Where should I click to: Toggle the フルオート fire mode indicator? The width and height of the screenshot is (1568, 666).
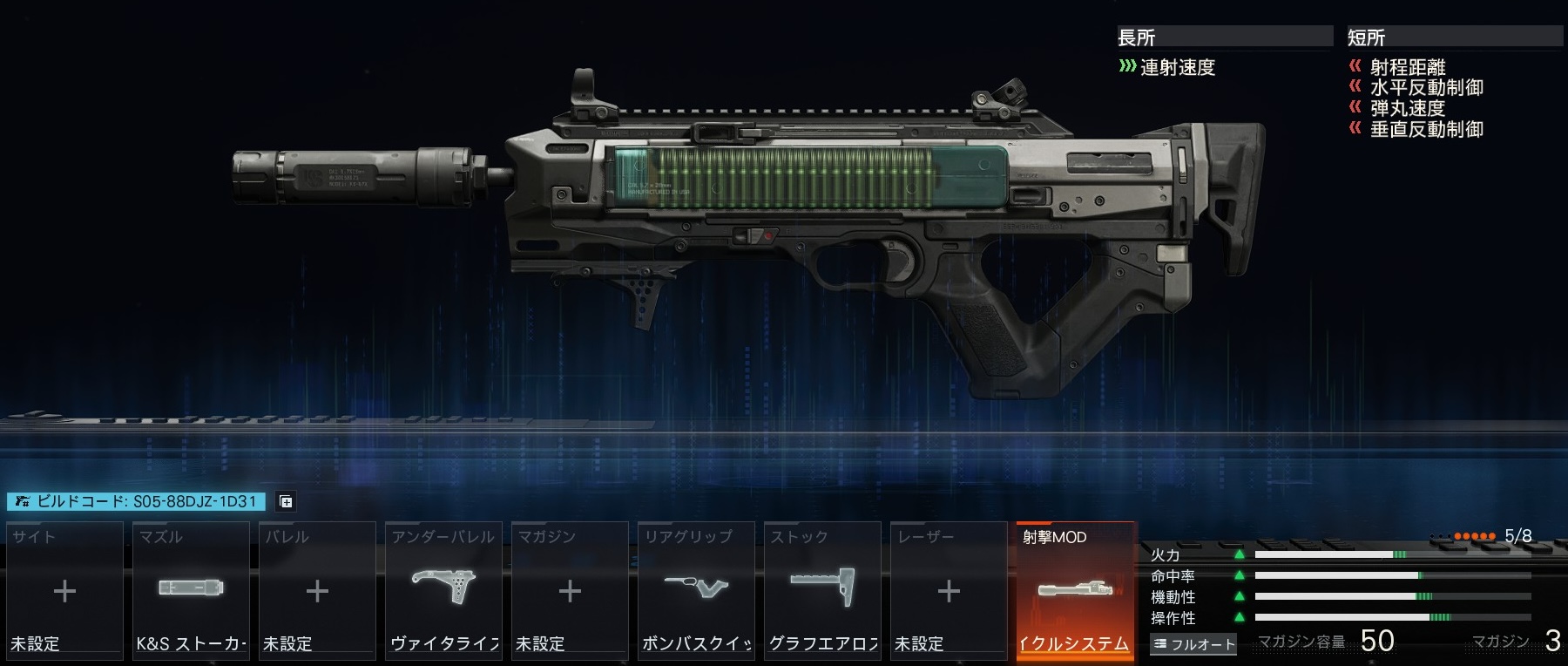tap(1193, 644)
